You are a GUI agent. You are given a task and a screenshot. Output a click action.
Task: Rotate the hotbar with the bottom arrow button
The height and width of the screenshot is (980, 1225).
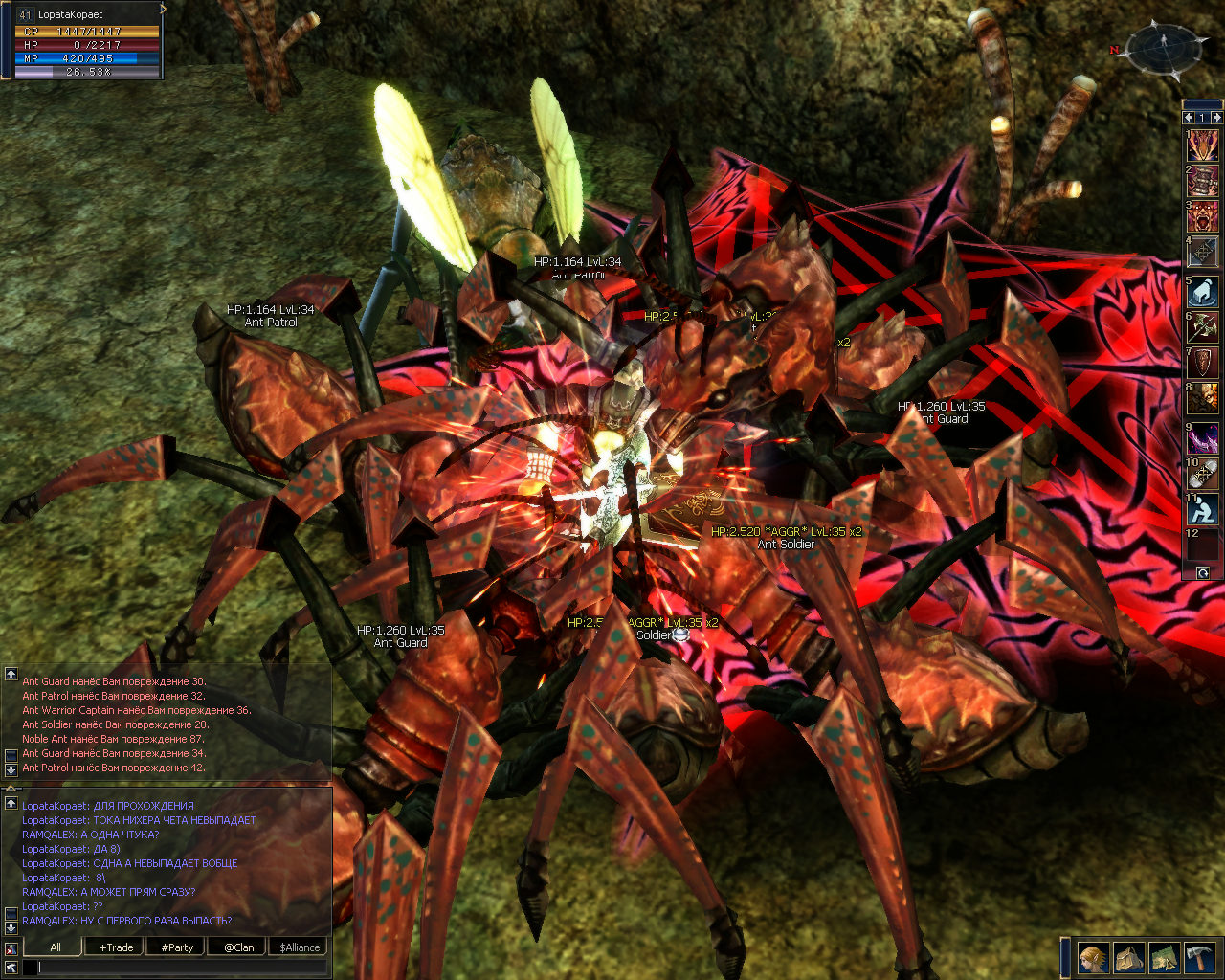point(1203,573)
